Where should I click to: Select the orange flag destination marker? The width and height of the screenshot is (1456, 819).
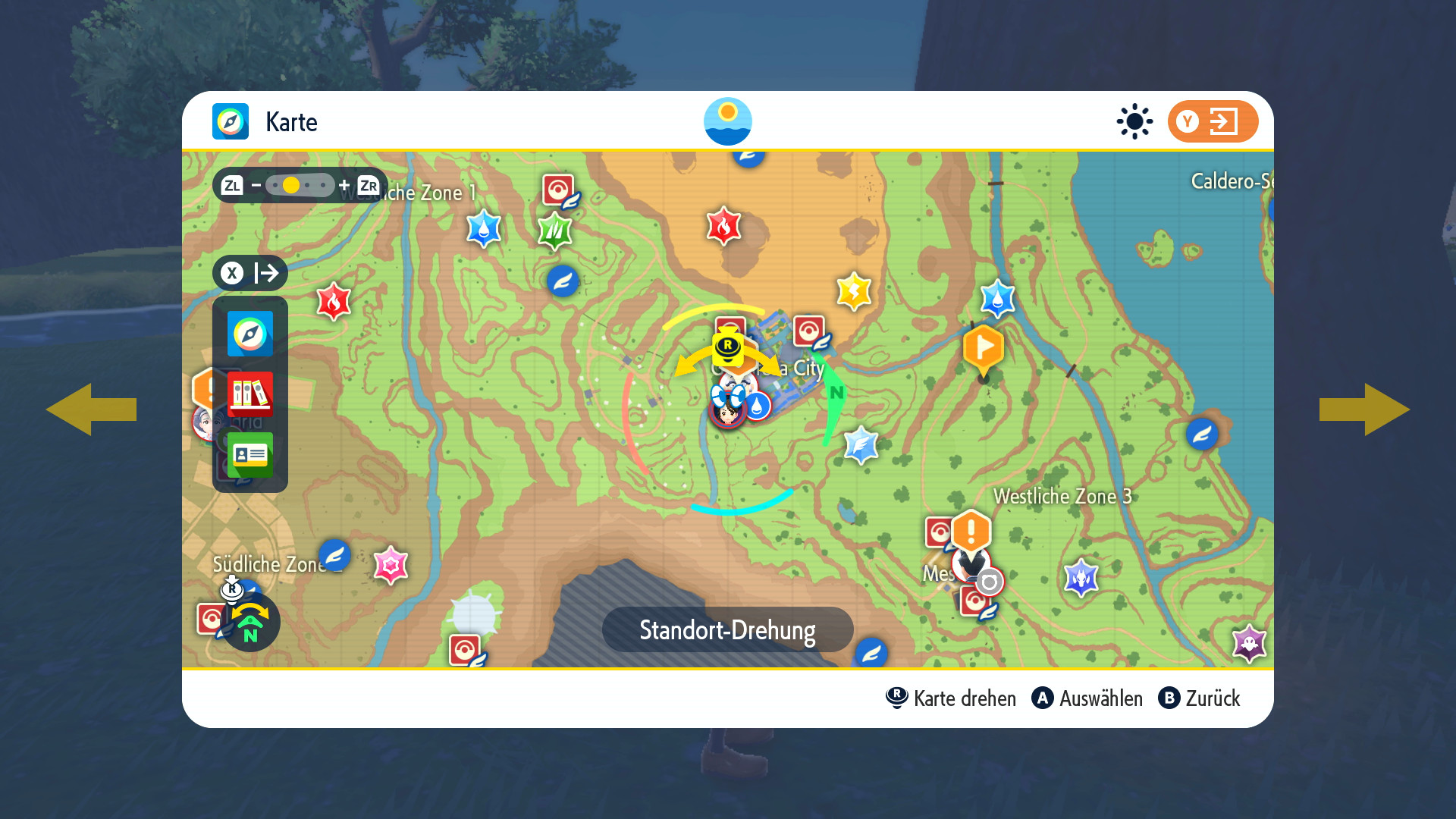984,349
